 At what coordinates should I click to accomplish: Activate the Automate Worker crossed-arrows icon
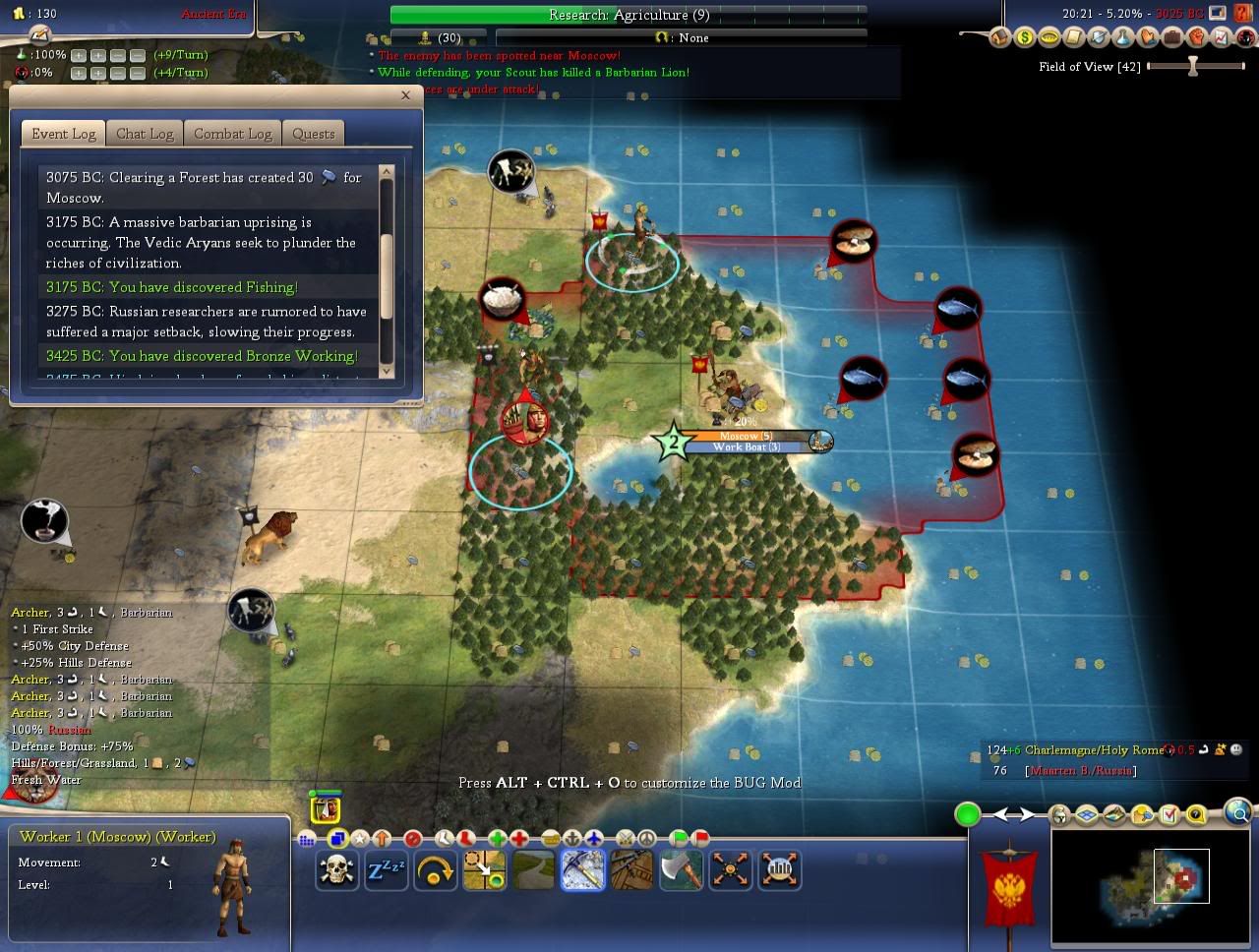pyautogui.click(x=731, y=870)
